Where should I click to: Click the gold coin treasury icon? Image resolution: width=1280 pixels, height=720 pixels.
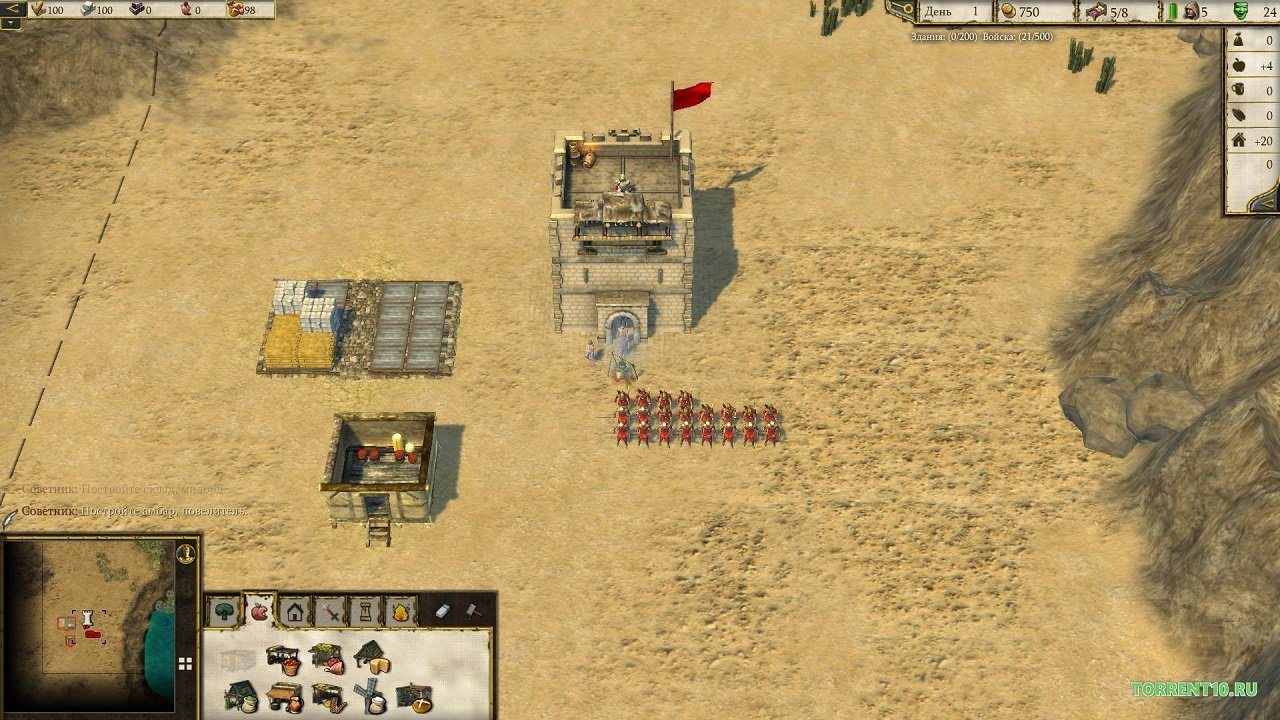tap(1005, 12)
